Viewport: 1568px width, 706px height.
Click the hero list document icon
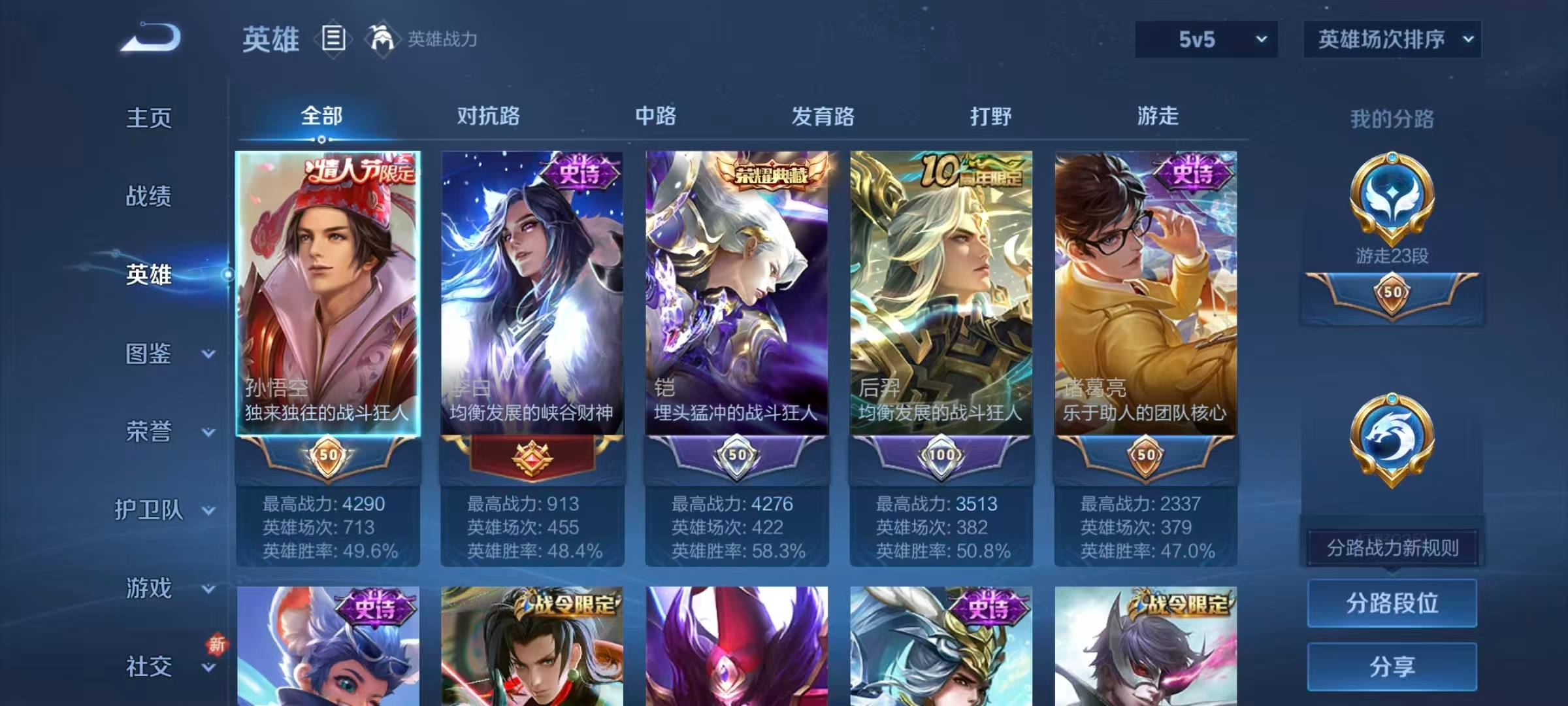point(334,39)
